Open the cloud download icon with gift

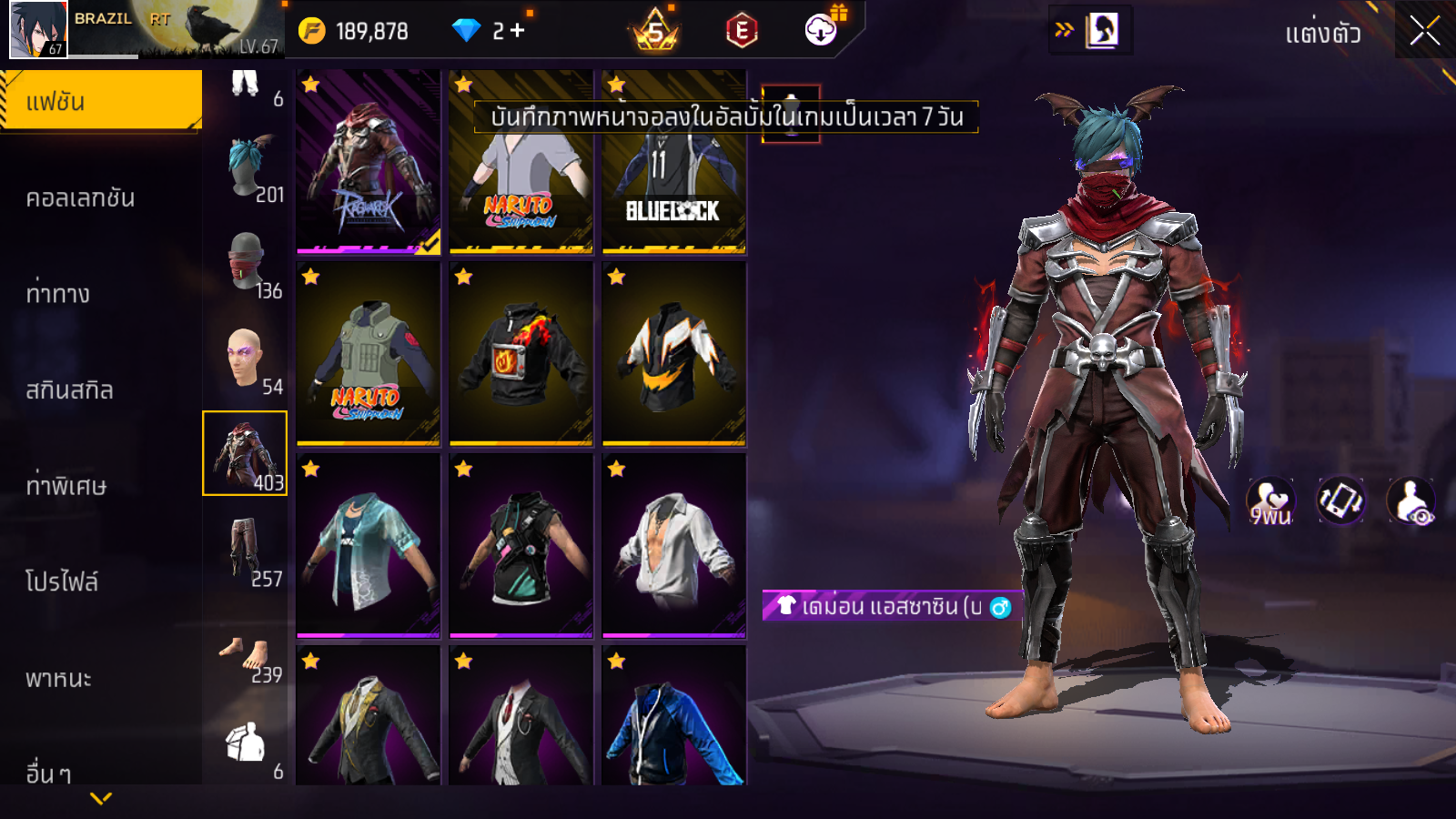pyautogui.click(x=822, y=30)
